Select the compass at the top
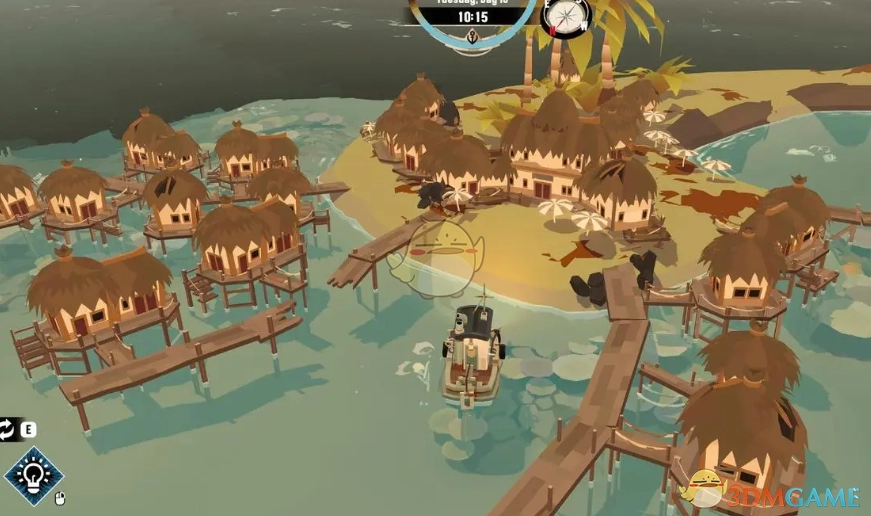The image size is (871, 516). (565, 15)
